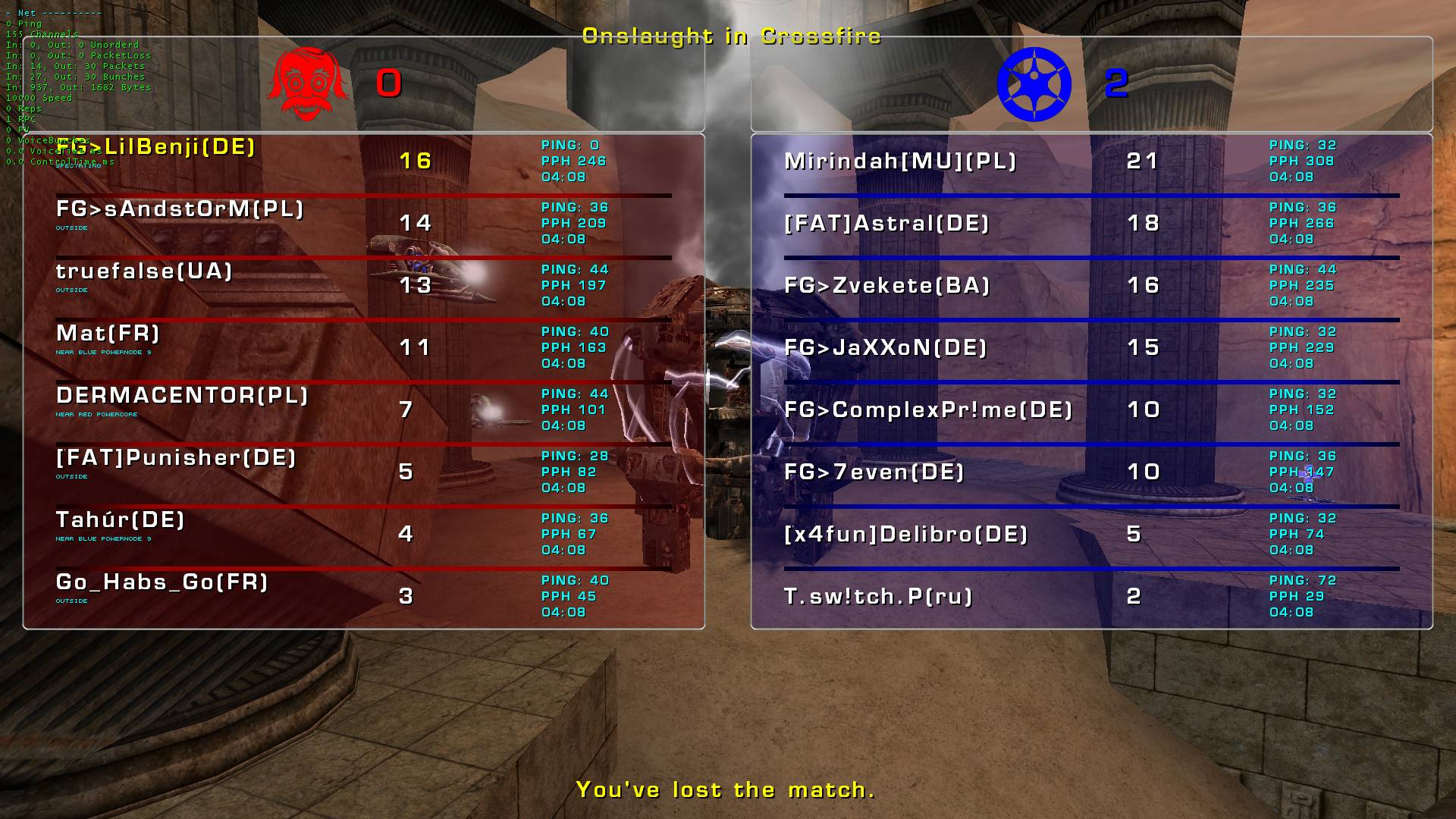Click the blue team star emblem

[x=1034, y=84]
